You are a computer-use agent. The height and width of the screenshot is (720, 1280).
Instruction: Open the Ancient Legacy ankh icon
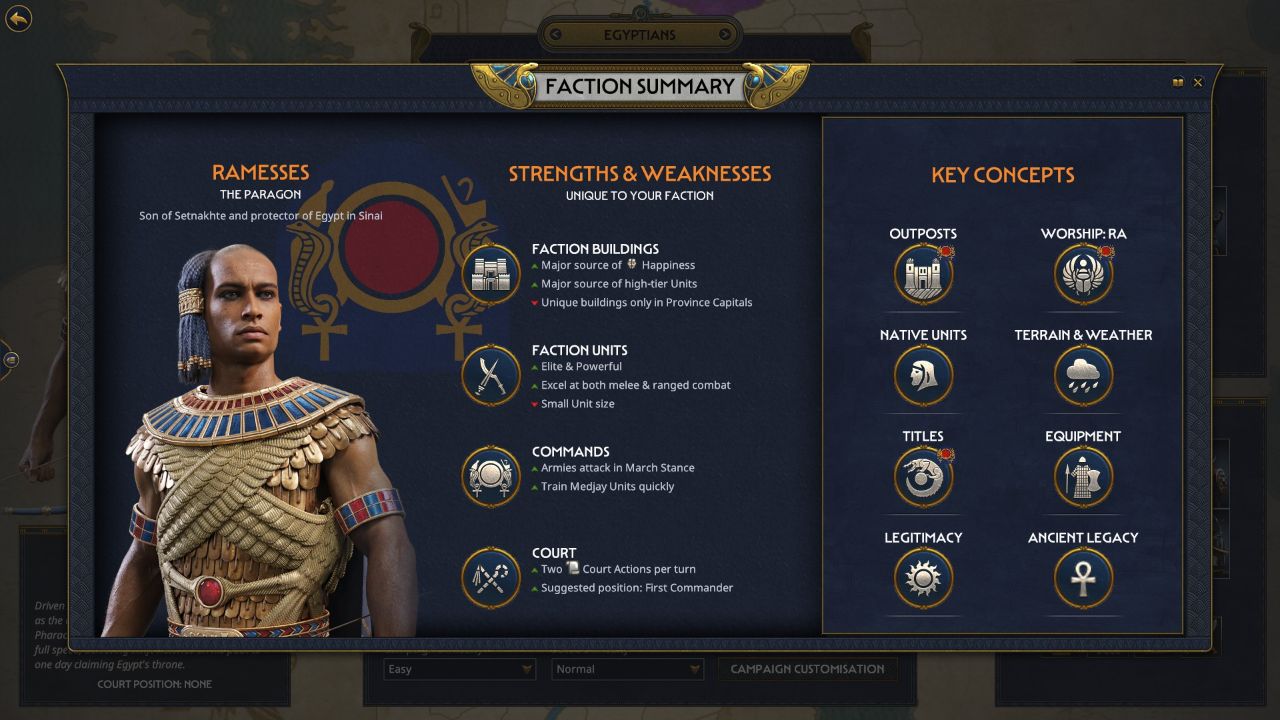tap(1082, 578)
